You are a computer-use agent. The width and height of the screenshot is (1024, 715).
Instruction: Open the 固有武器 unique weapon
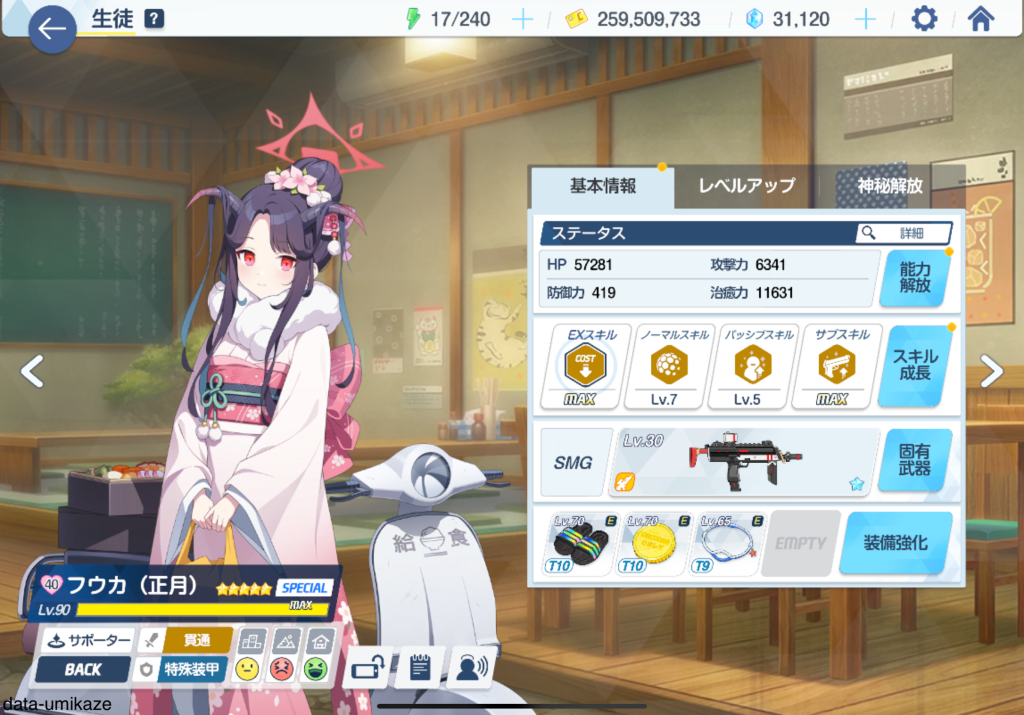tap(914, 459)
